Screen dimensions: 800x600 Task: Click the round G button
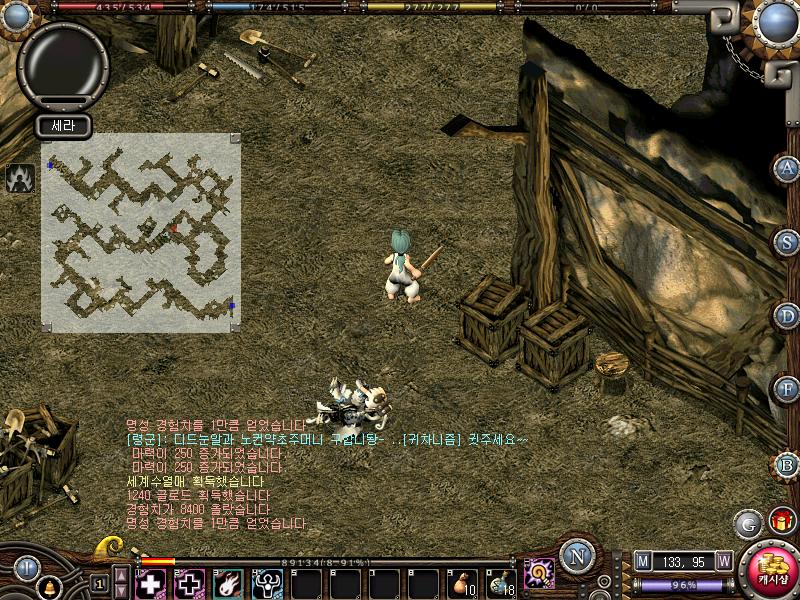coord(746,523)
